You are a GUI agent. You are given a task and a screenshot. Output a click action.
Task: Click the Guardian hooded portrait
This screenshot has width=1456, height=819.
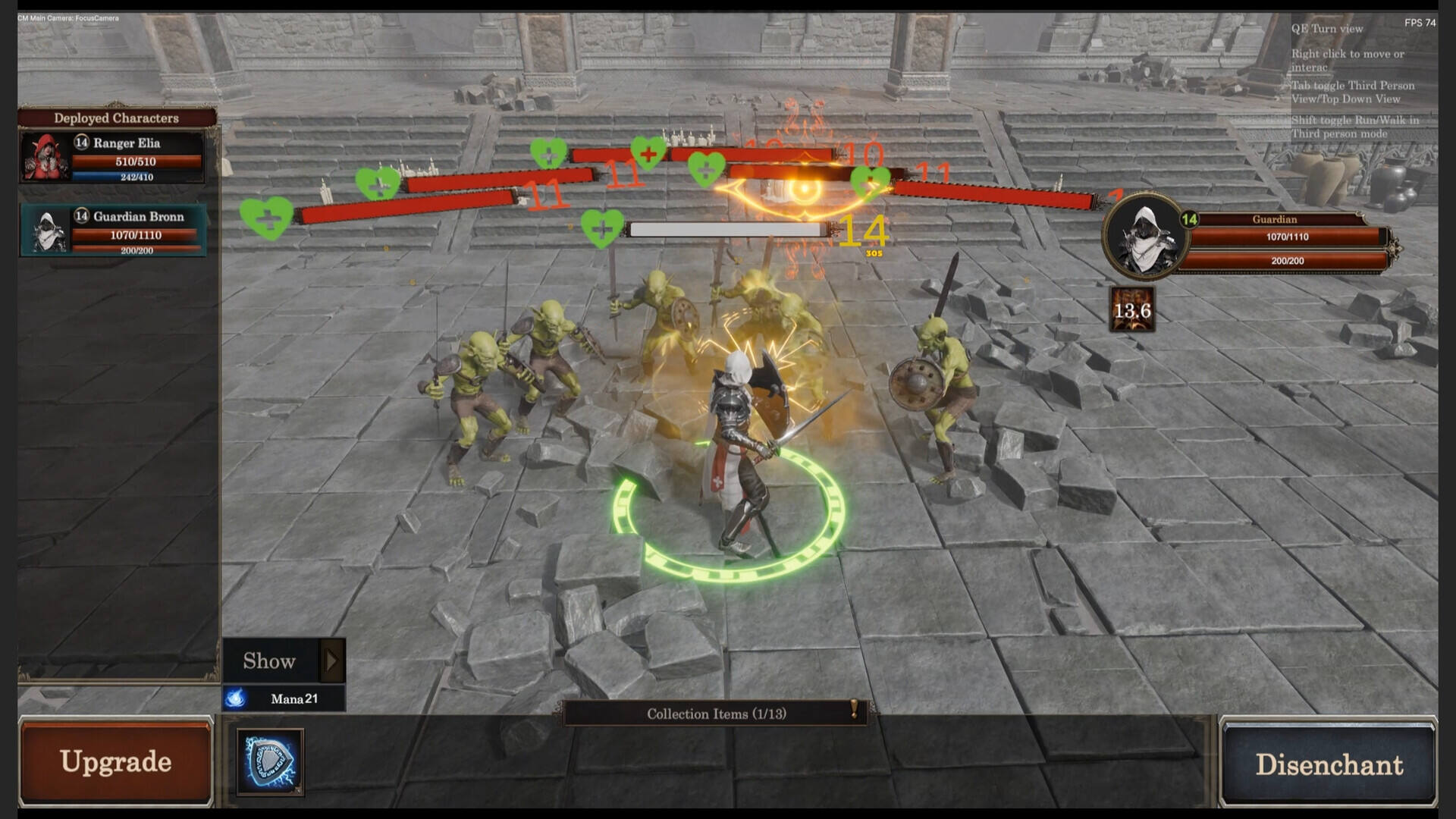coord(1144,237)
